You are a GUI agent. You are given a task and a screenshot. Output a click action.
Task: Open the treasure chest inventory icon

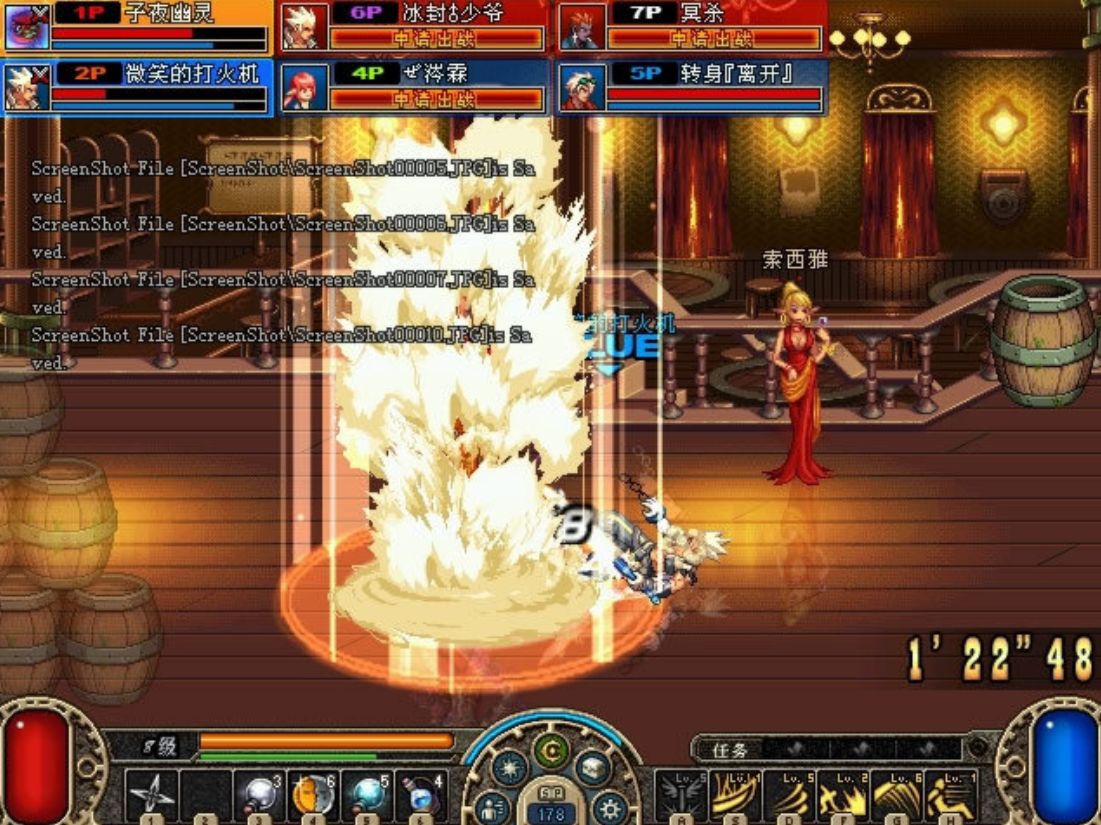[x=591, y=767]
